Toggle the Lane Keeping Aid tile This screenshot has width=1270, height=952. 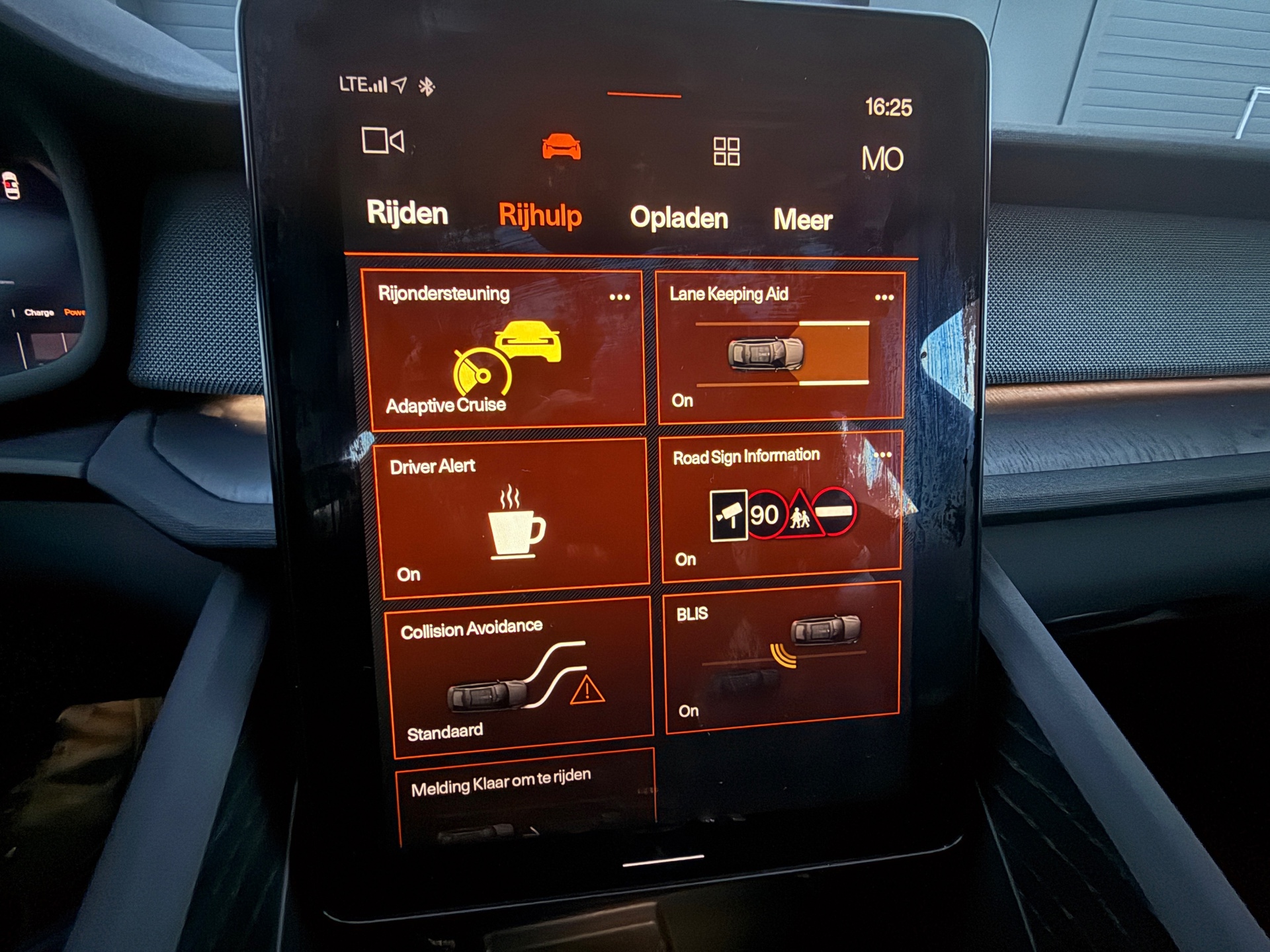pos(781,354)
